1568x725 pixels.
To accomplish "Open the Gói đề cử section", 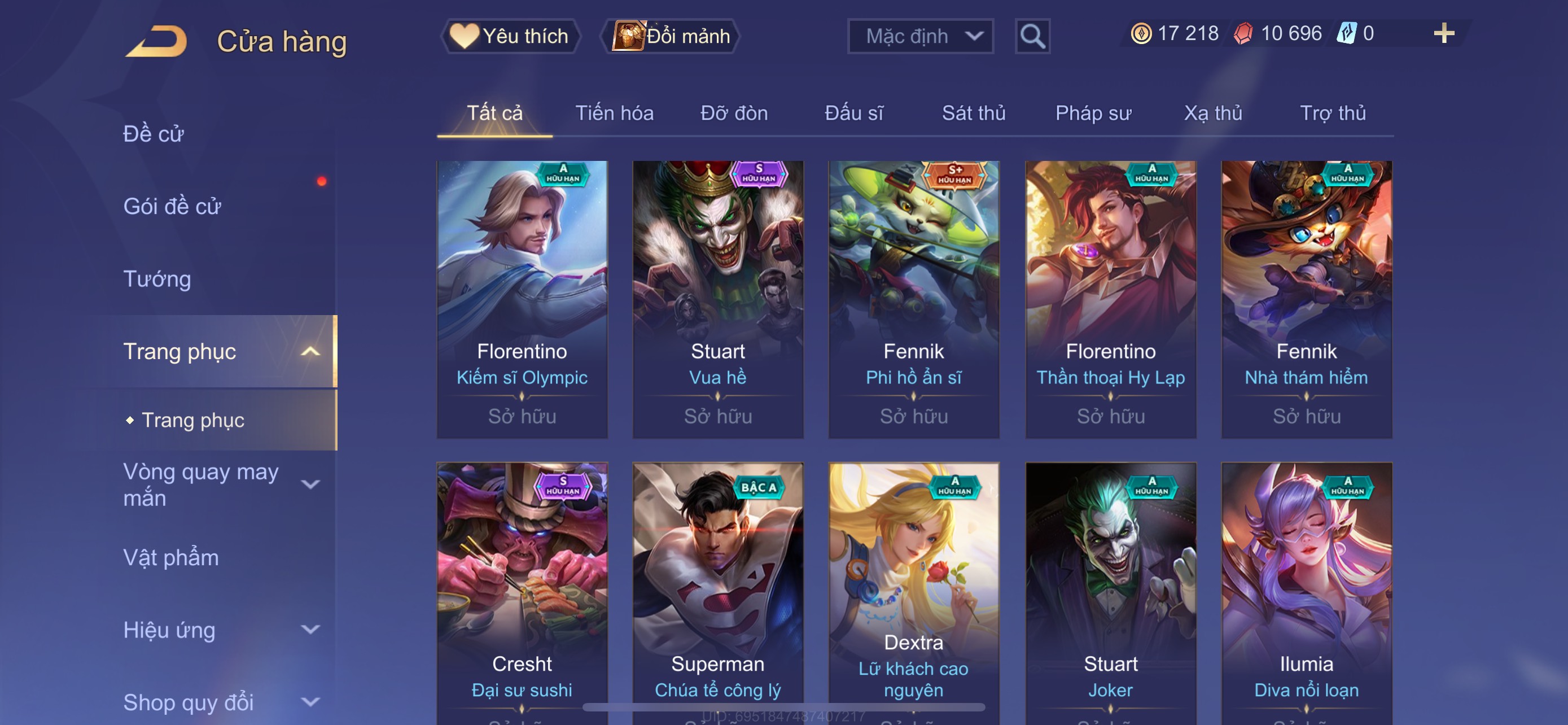I will click(172, 206).
